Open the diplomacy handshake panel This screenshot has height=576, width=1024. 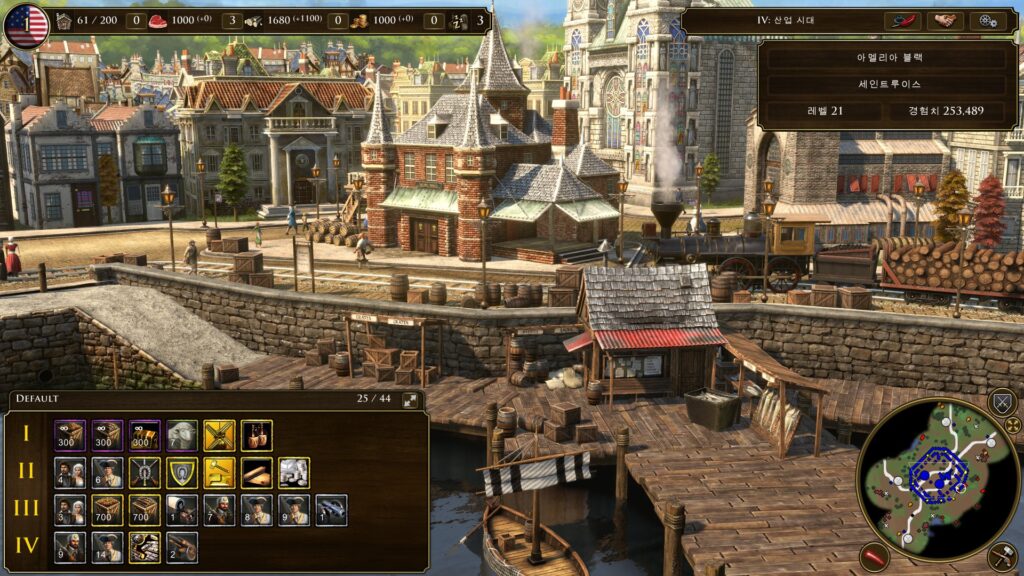tap(945, 21)
